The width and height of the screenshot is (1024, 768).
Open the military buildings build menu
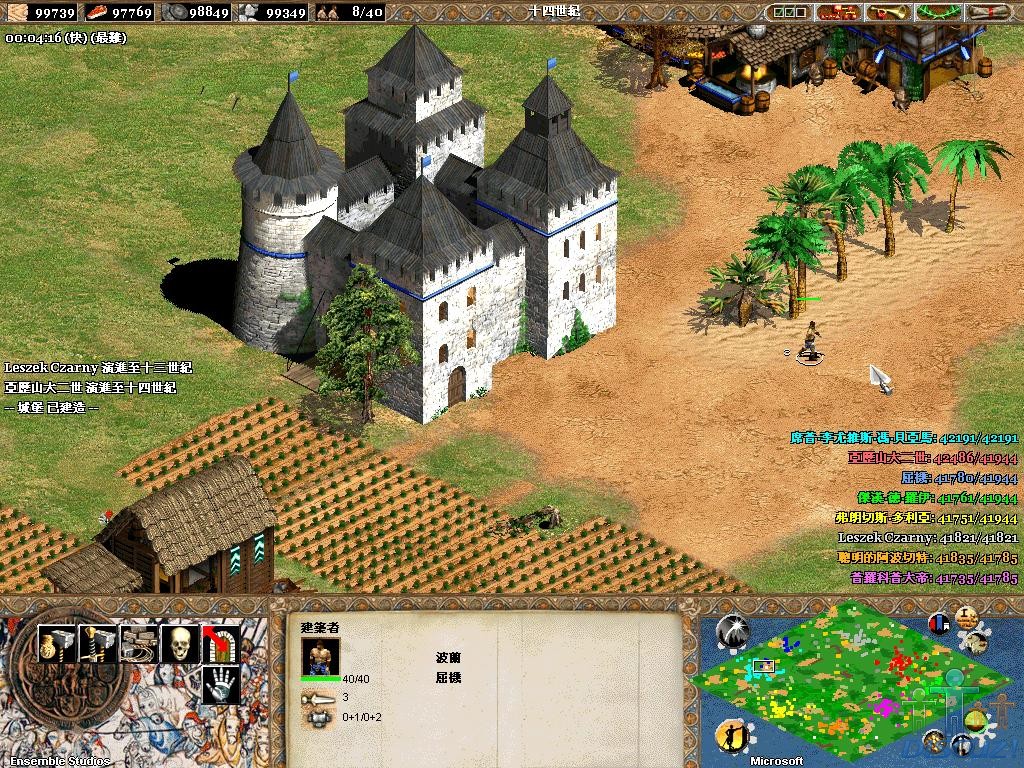[98, 644]
